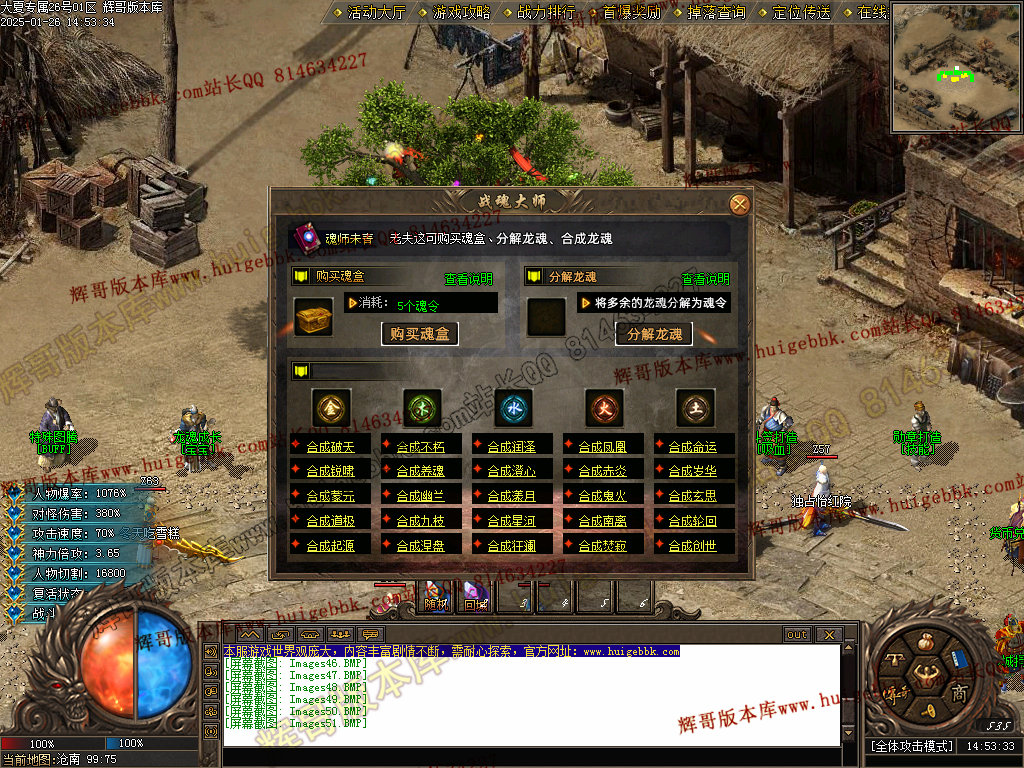Viewport: 1024px width, 768px height.
Task: Choose the 合成不朽 synthesis link
Action: click(421, 446)
